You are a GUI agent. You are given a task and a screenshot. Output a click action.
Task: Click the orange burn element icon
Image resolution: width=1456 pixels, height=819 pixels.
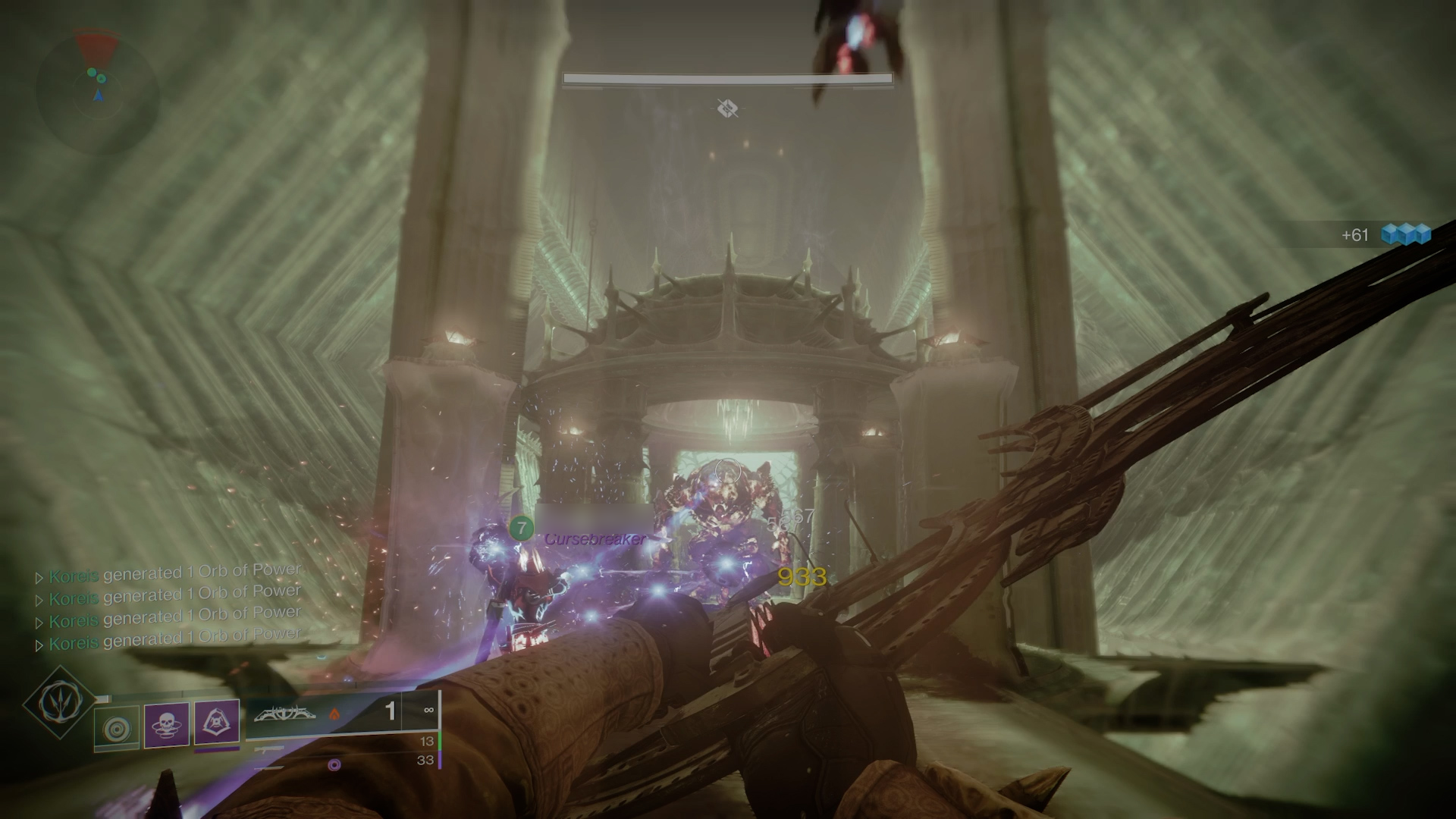point(335,714)
